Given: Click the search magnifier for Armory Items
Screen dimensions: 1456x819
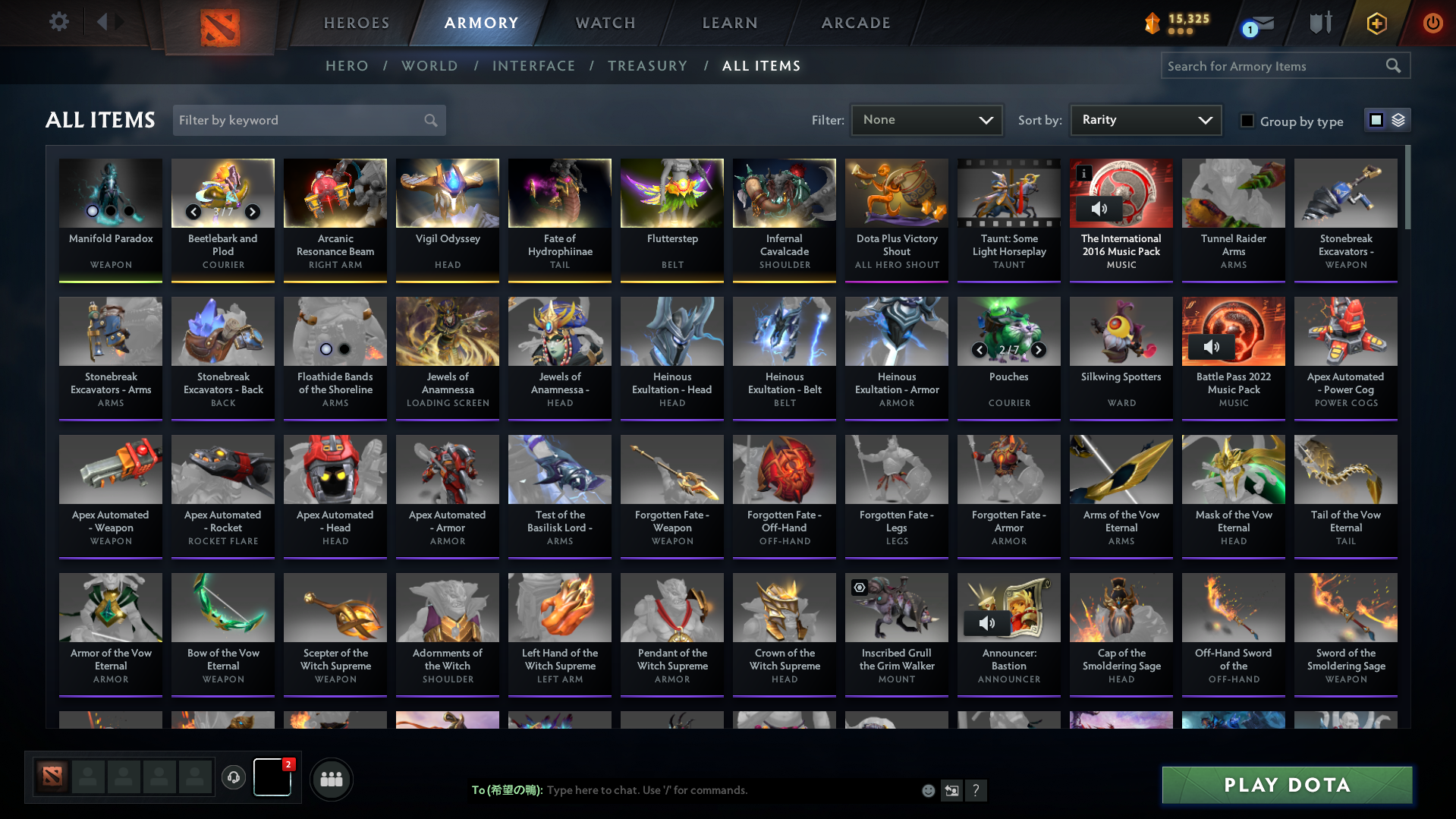Looking at the screenshot, I should [x=1392, y=65].
